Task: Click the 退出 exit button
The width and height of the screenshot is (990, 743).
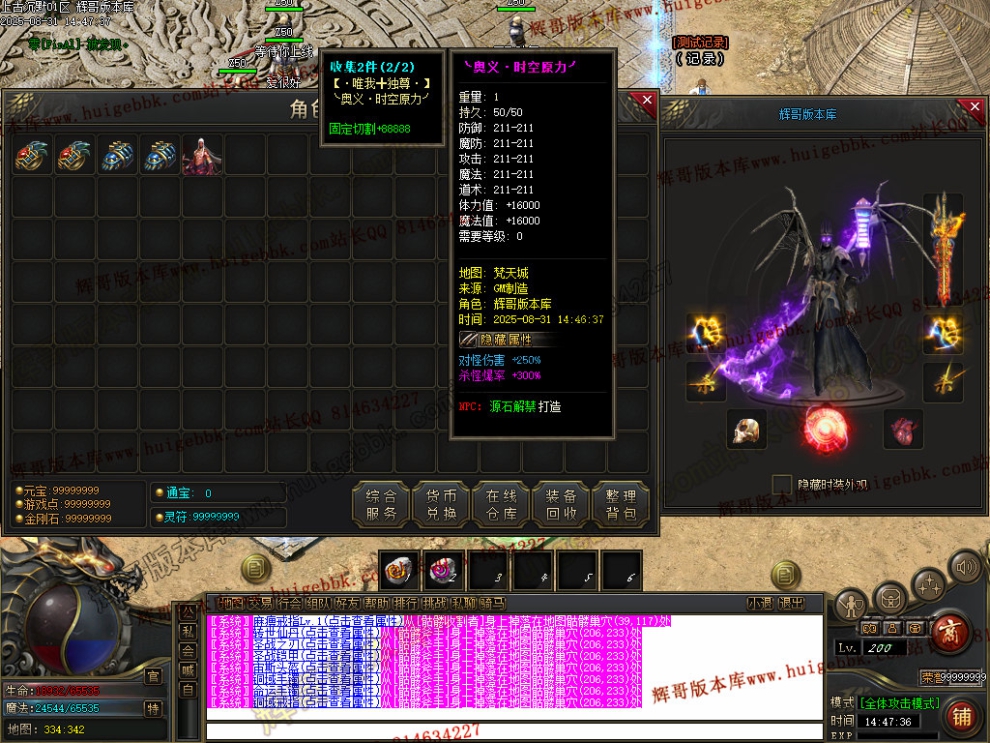Action: pos(791,603)
